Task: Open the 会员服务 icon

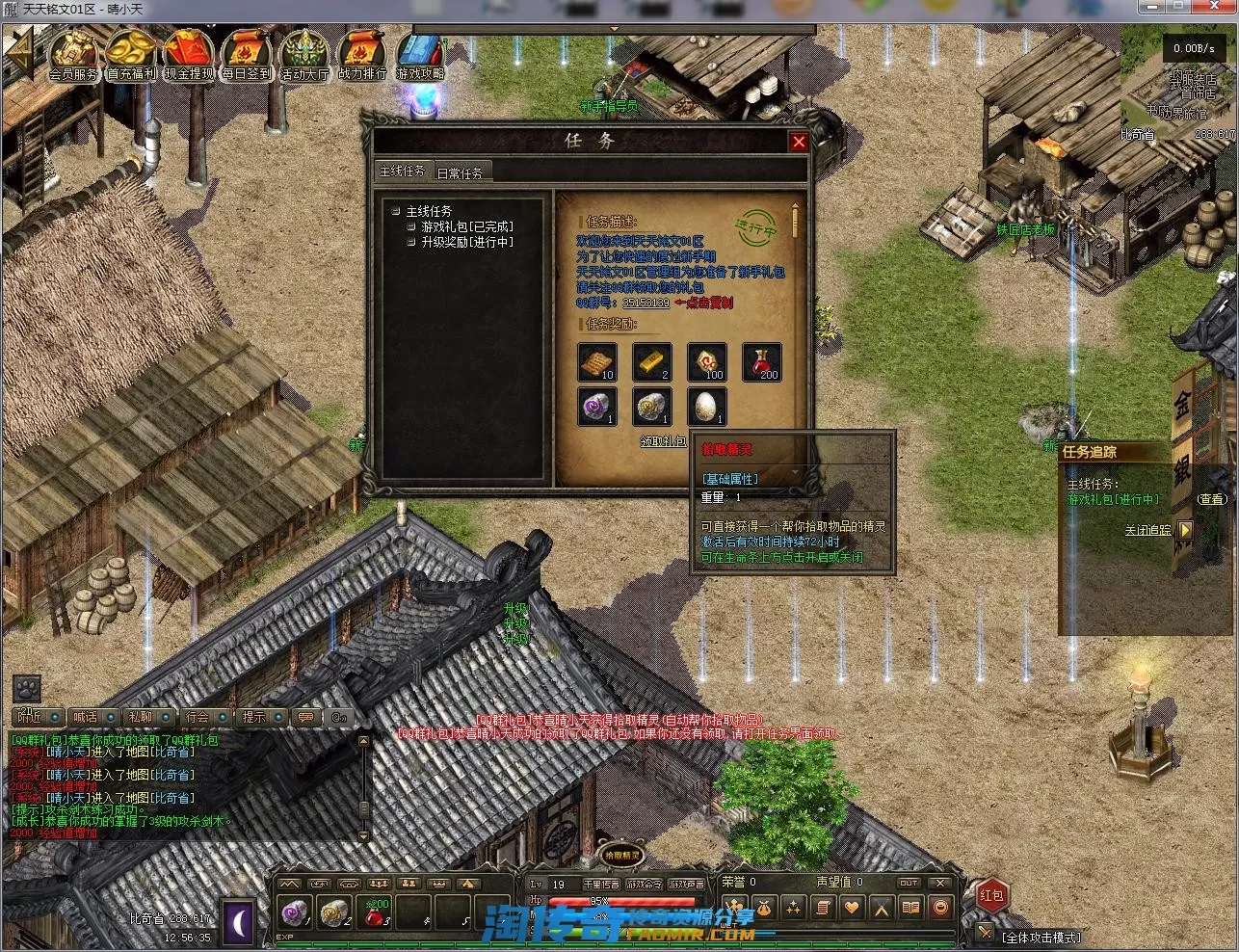Action: (73, 56)
